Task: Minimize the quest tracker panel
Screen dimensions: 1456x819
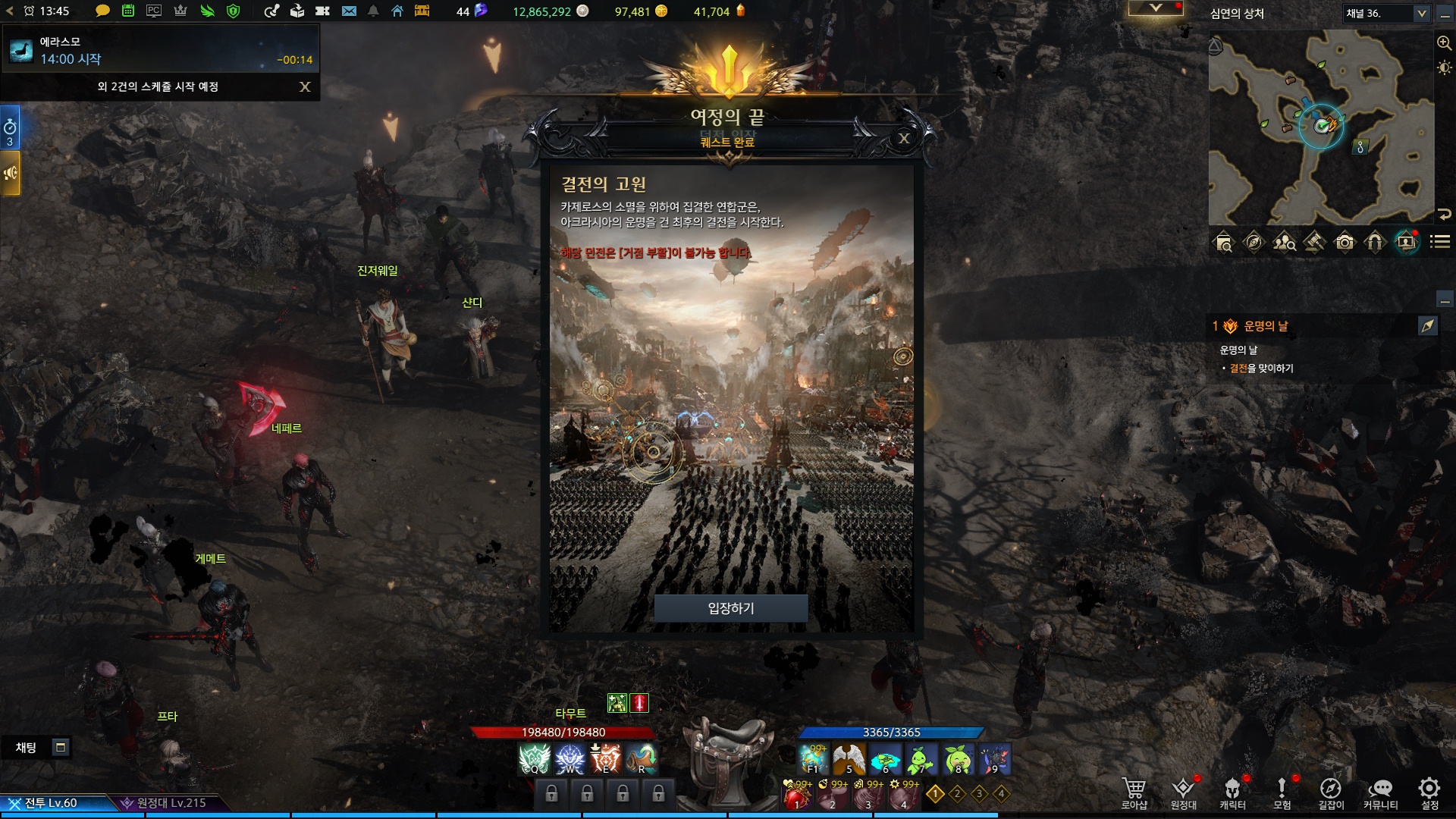Action: pos(1445,300)
